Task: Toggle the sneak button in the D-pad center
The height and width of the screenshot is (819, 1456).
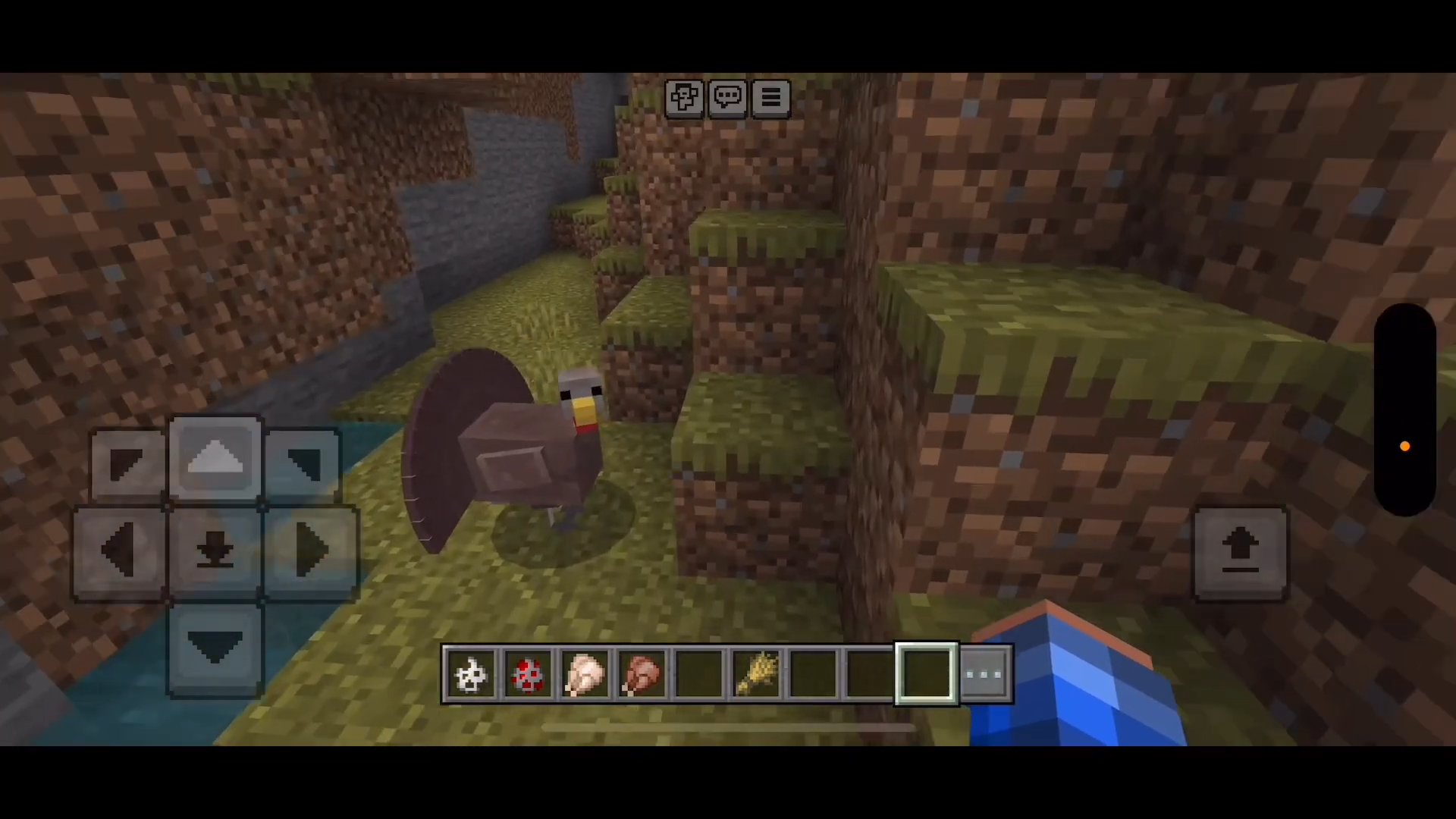Action: pyautogui.click(x=215, y=552)
